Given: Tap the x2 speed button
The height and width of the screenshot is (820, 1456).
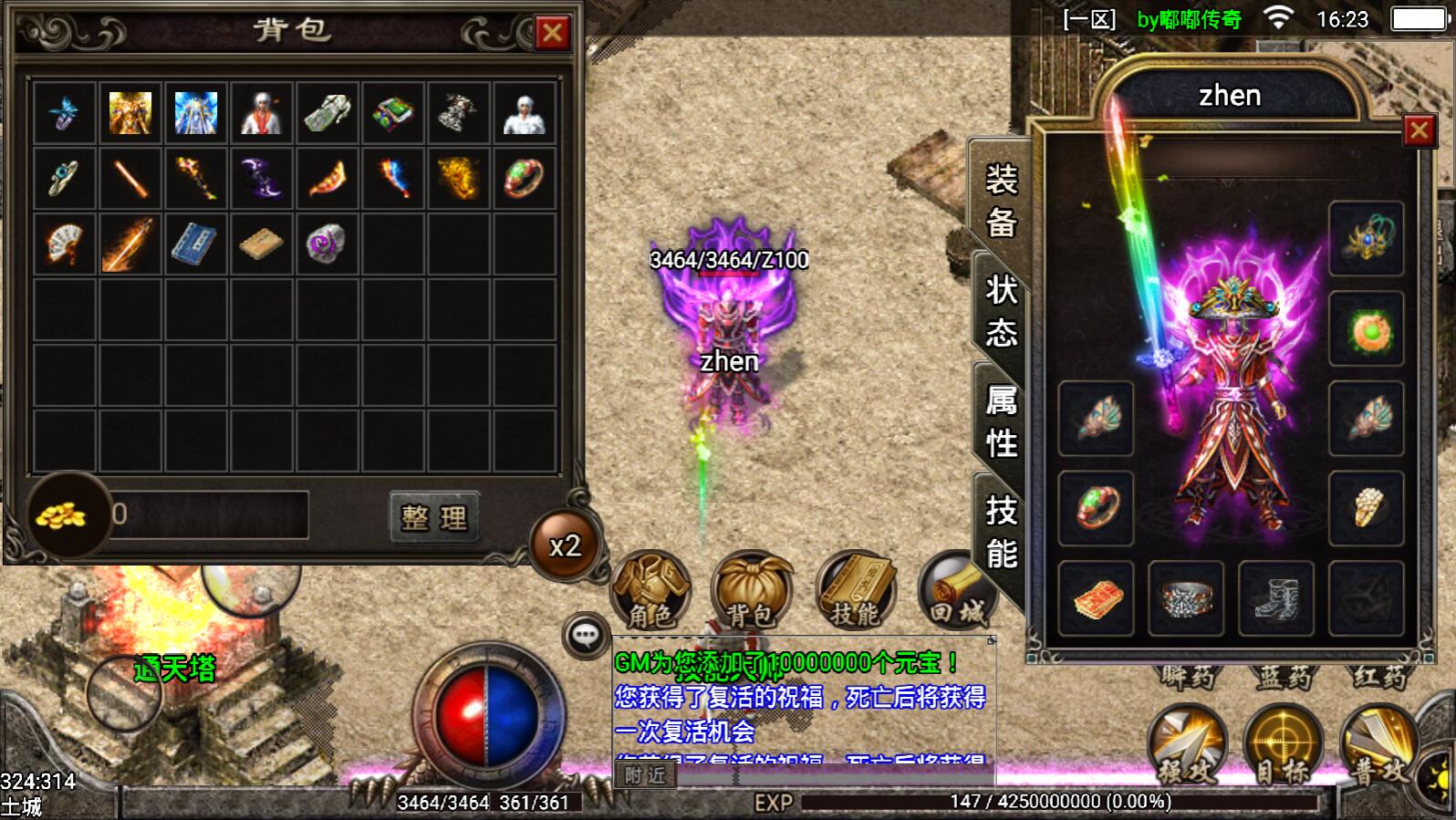Looking at the screenshot, I should (565, 545).
